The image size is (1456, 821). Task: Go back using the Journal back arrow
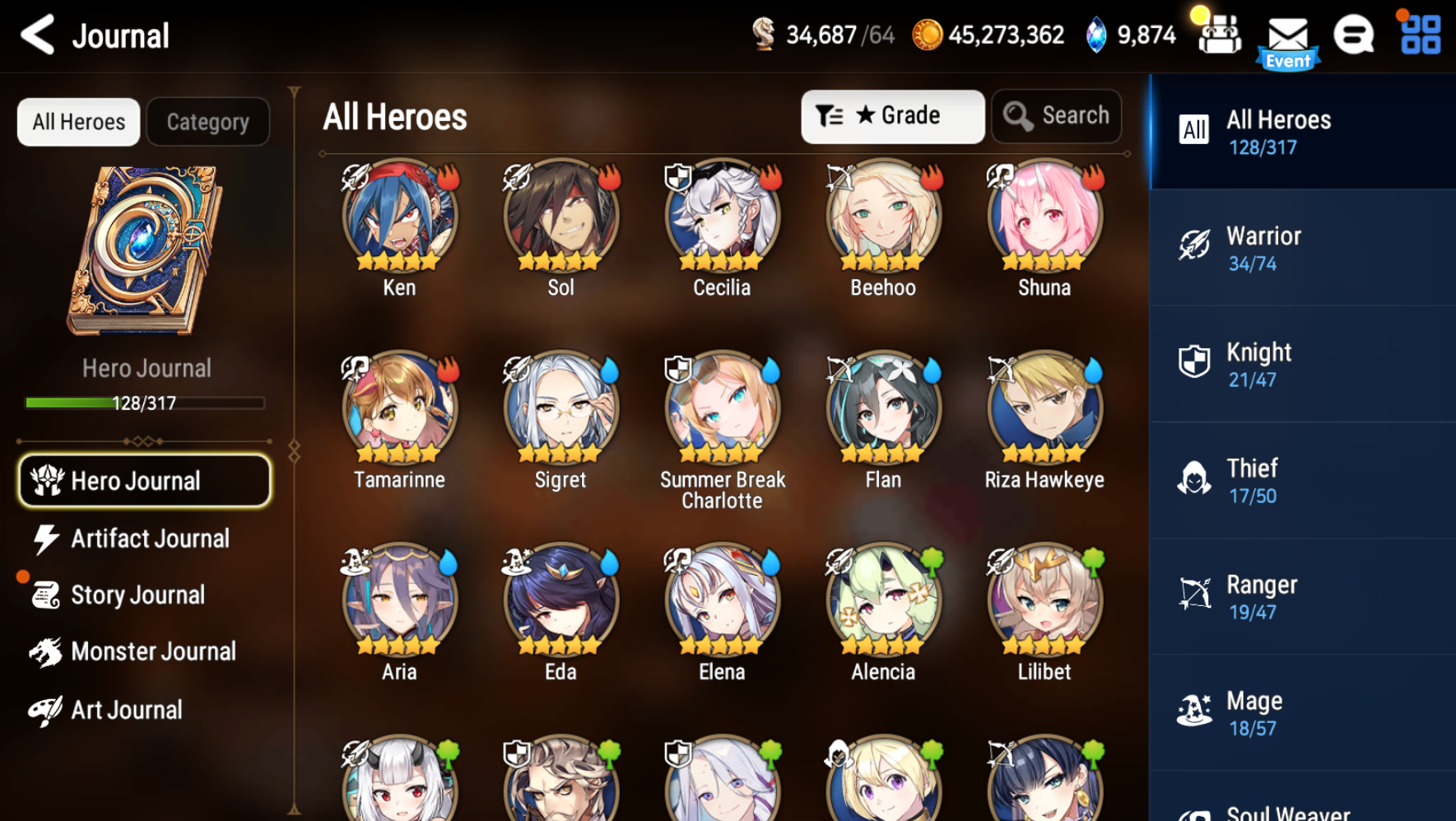coord(36,35)
